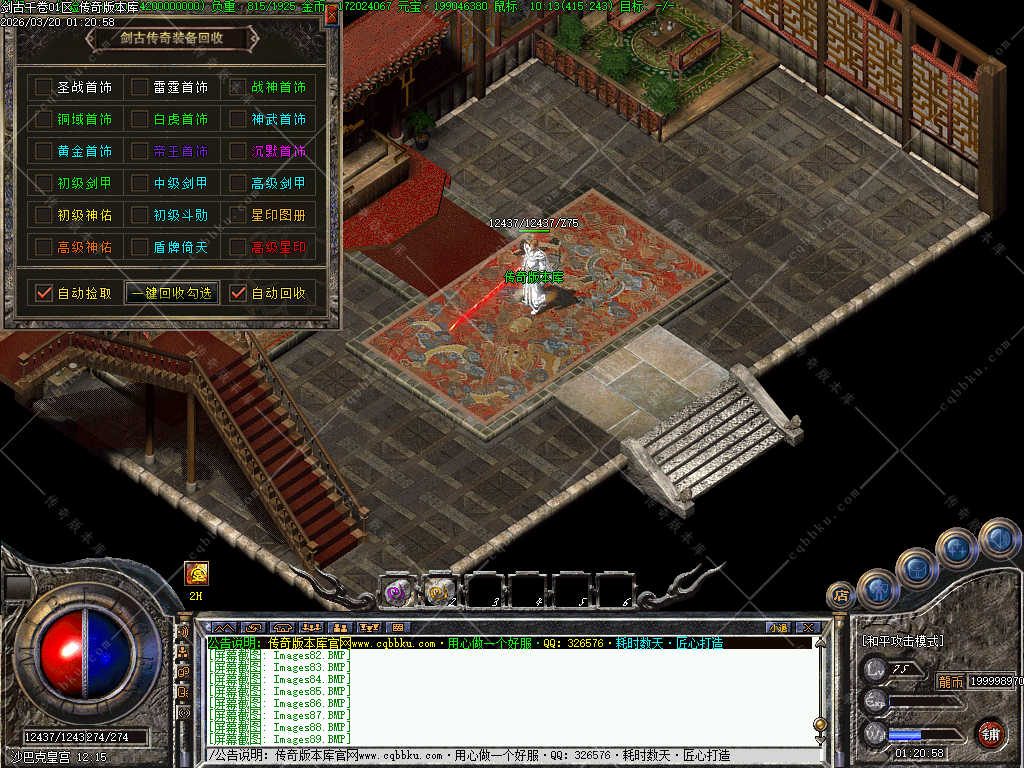Close the chat window with X
Screen dimensions: 1024x768
coord(807,628)
